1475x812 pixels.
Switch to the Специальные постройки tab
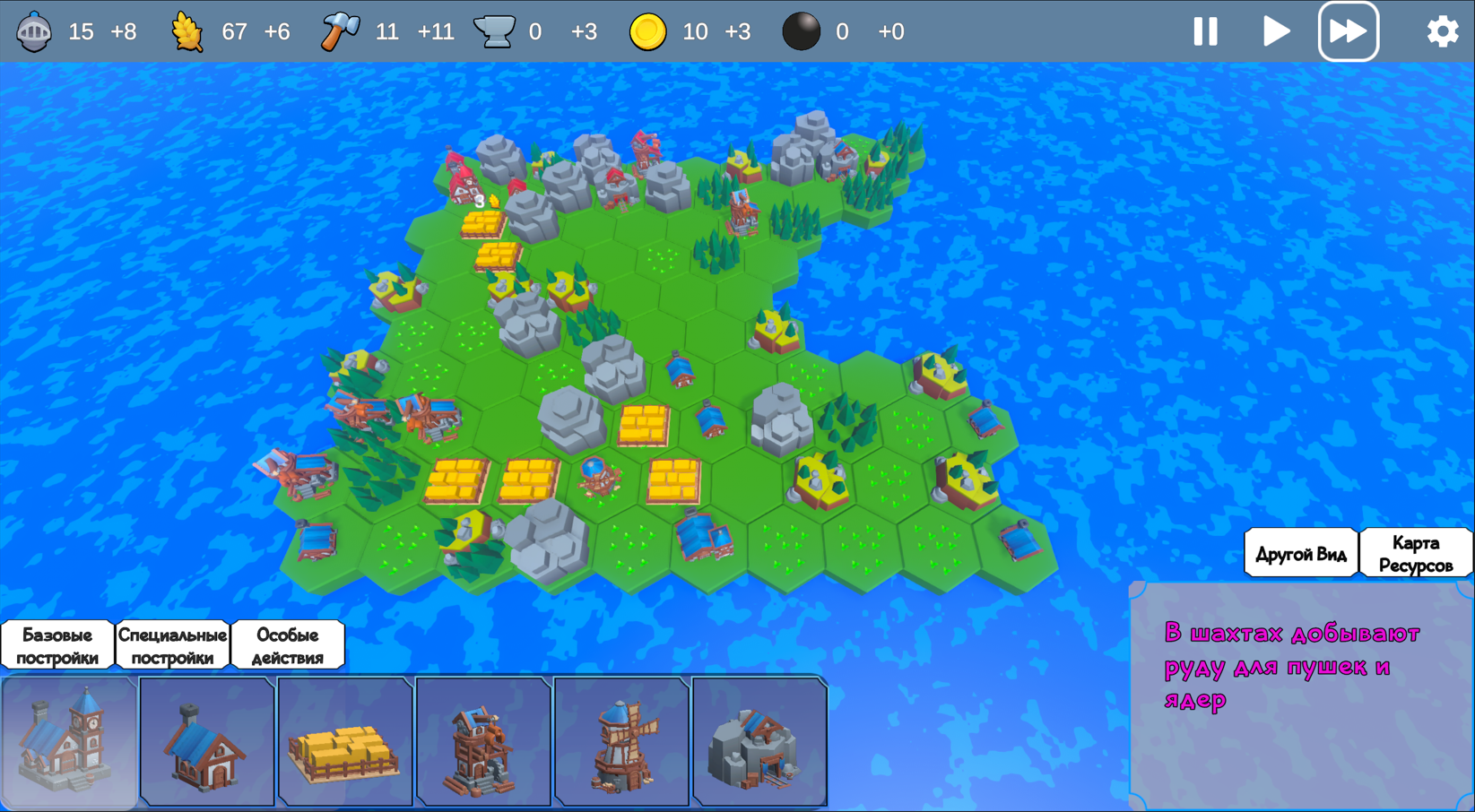[x=174, y=644]
